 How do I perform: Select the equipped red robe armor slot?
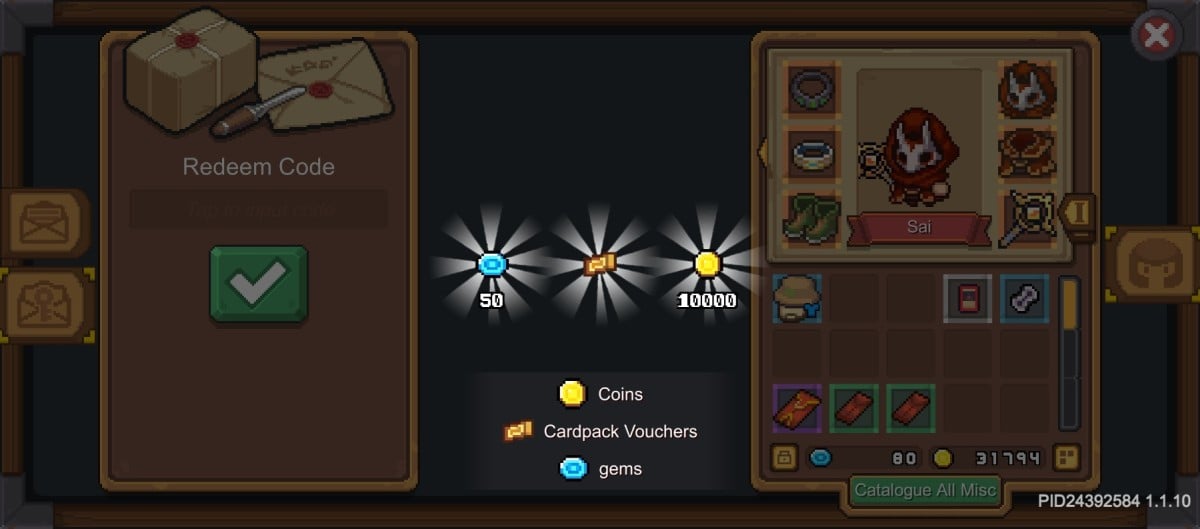(x=1028, y=154)
